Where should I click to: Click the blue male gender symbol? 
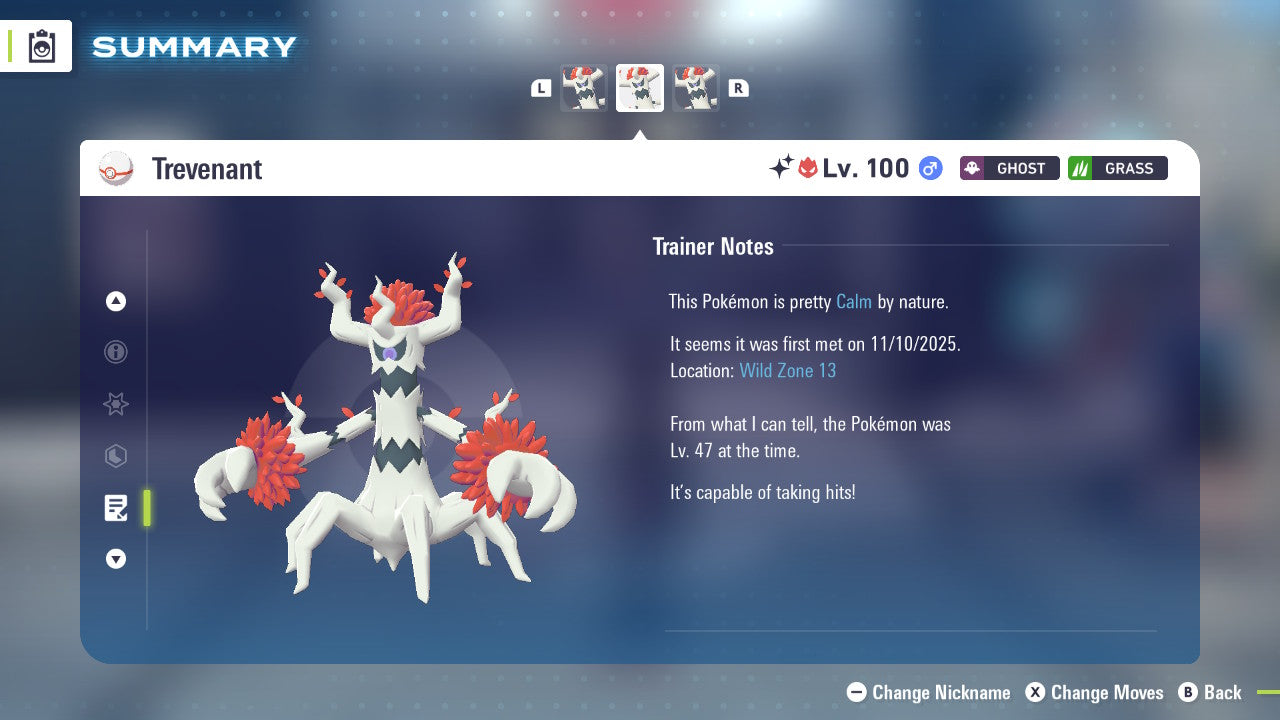click(928, 168)
